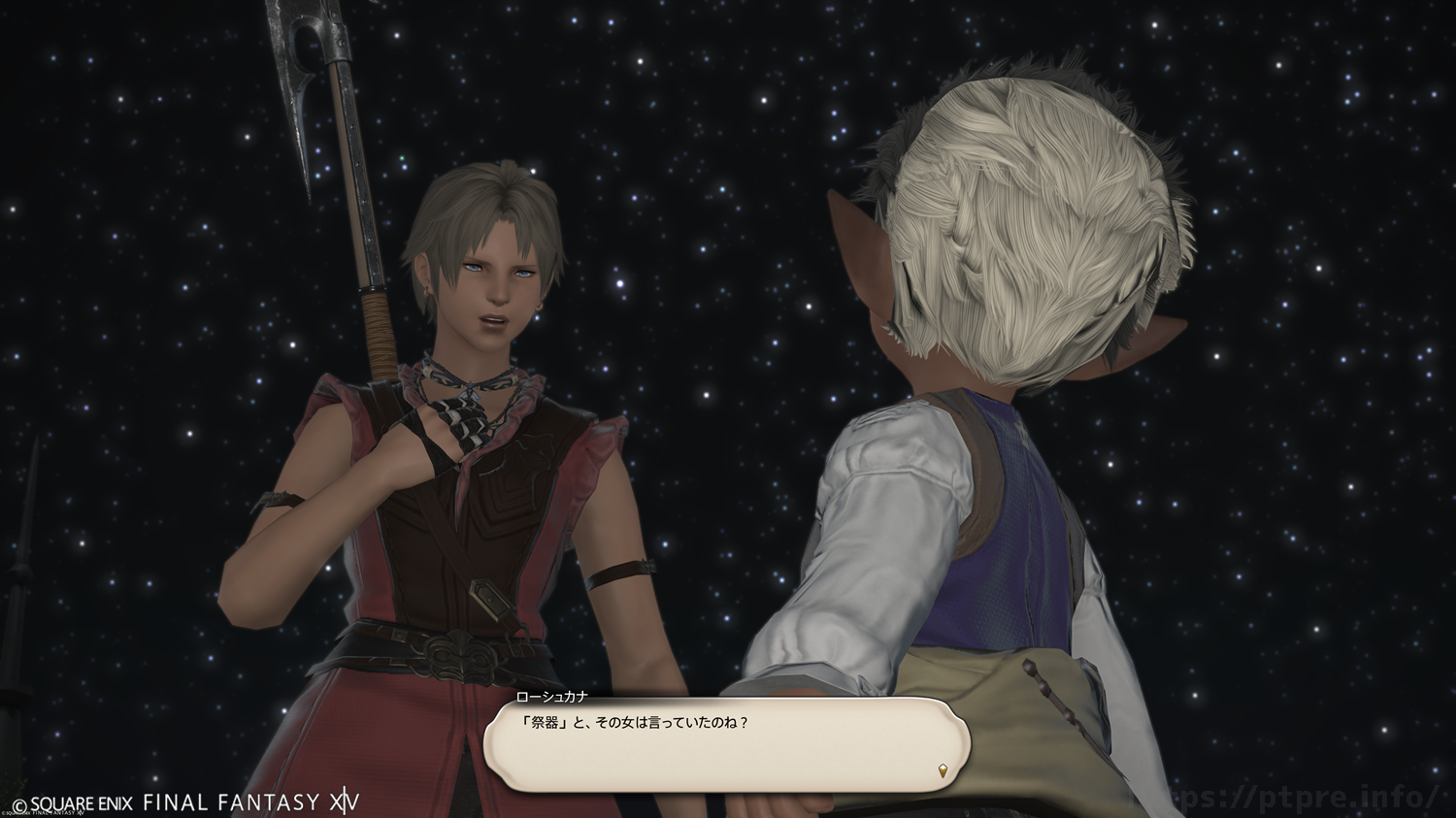This screenshot has width=1456, height=818.
Task: Advance the dialogue box text
Action: tap(726, 743)
